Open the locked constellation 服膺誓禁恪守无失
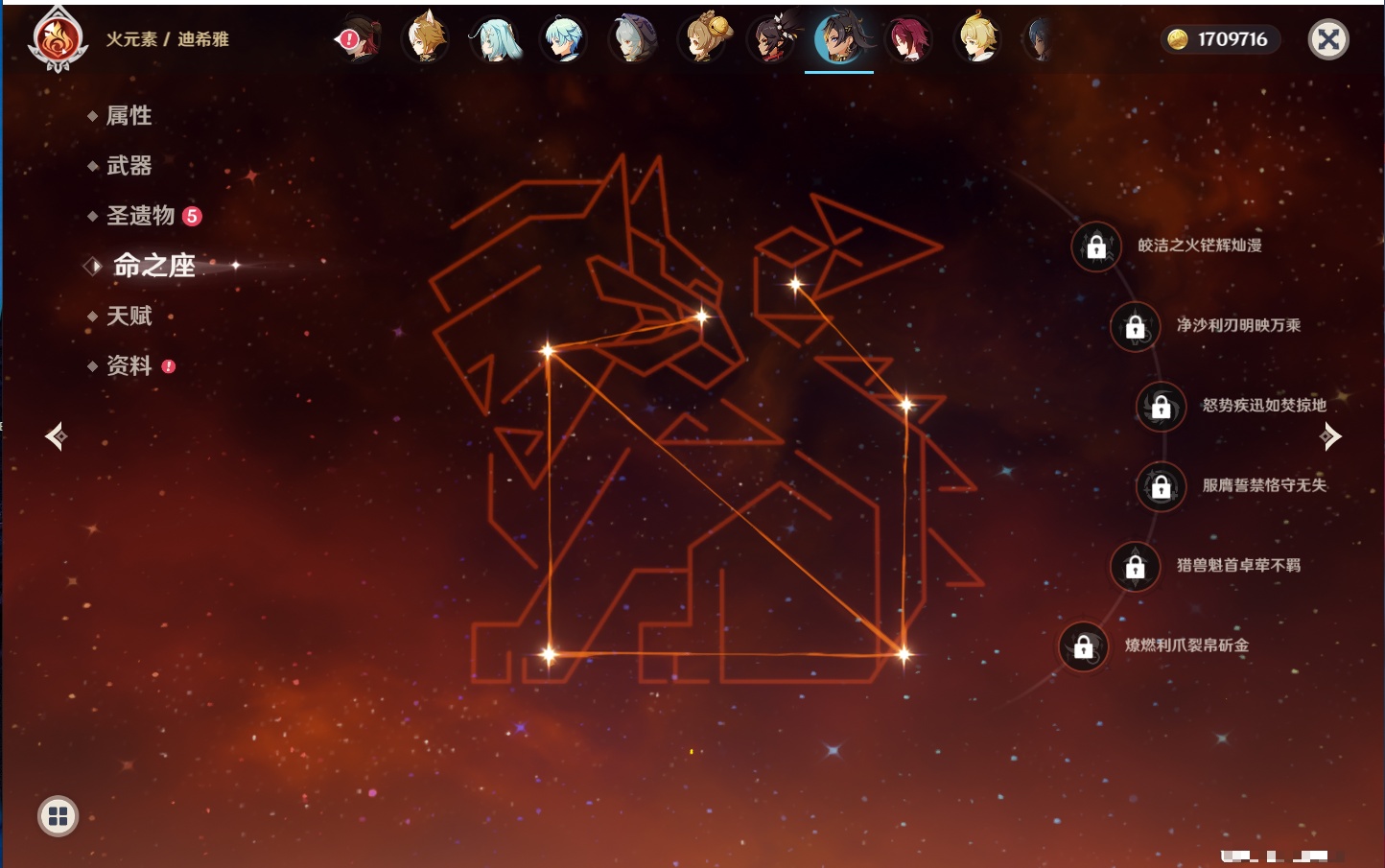 [1162, 486]
